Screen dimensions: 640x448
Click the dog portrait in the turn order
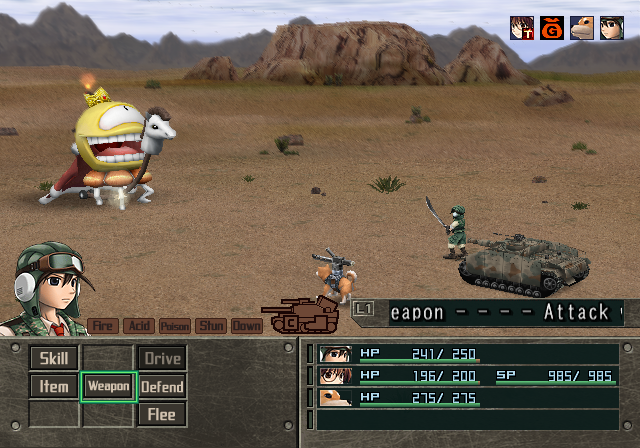[582, 28]
